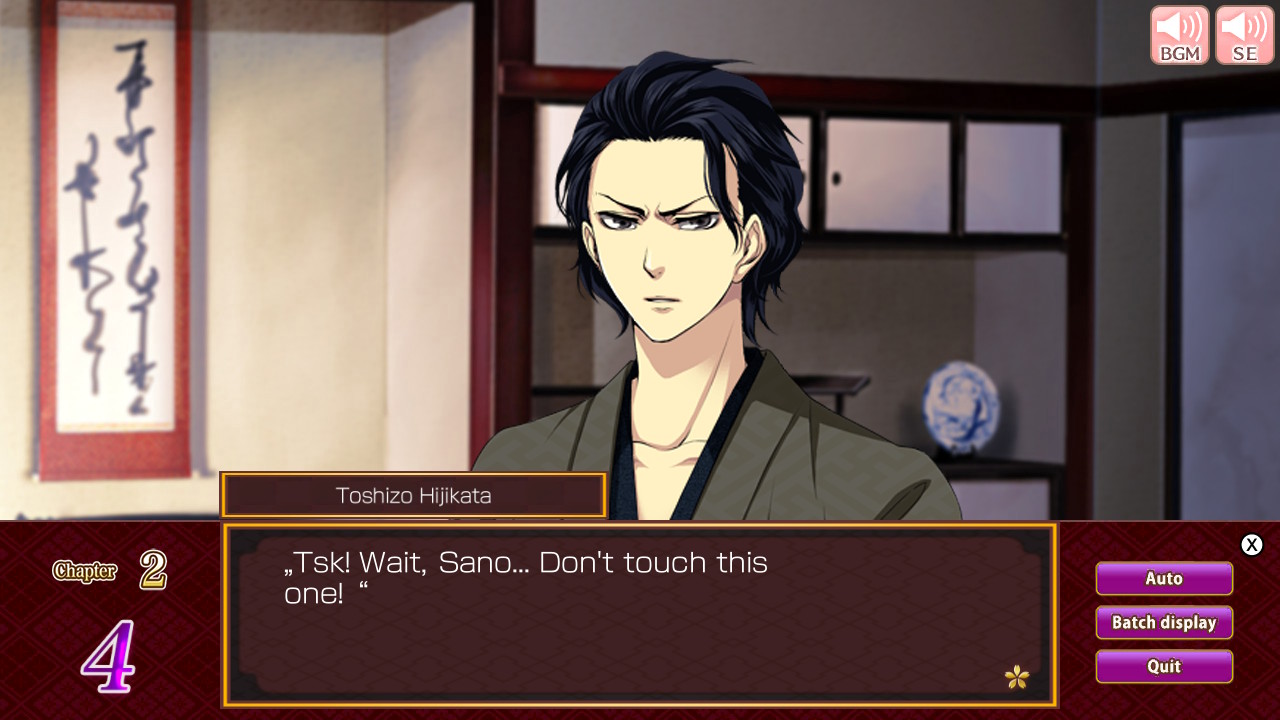Image resolution: width=1280 pixels, height=720 pixels.
Task: Turn off background music via BGM toggle
Action: pyautogui.click(x=1179, y=34)
